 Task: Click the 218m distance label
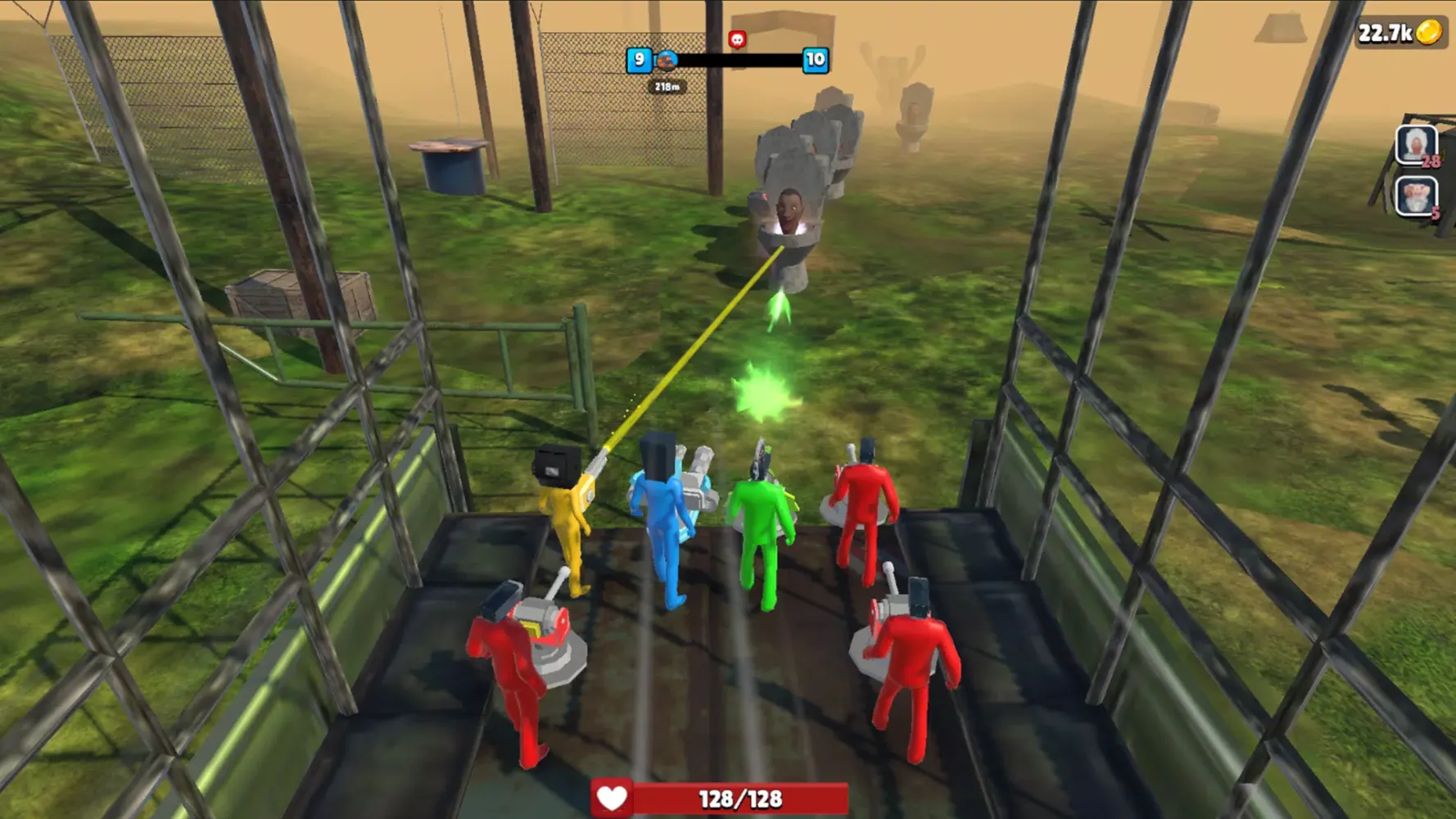point(667,84)
